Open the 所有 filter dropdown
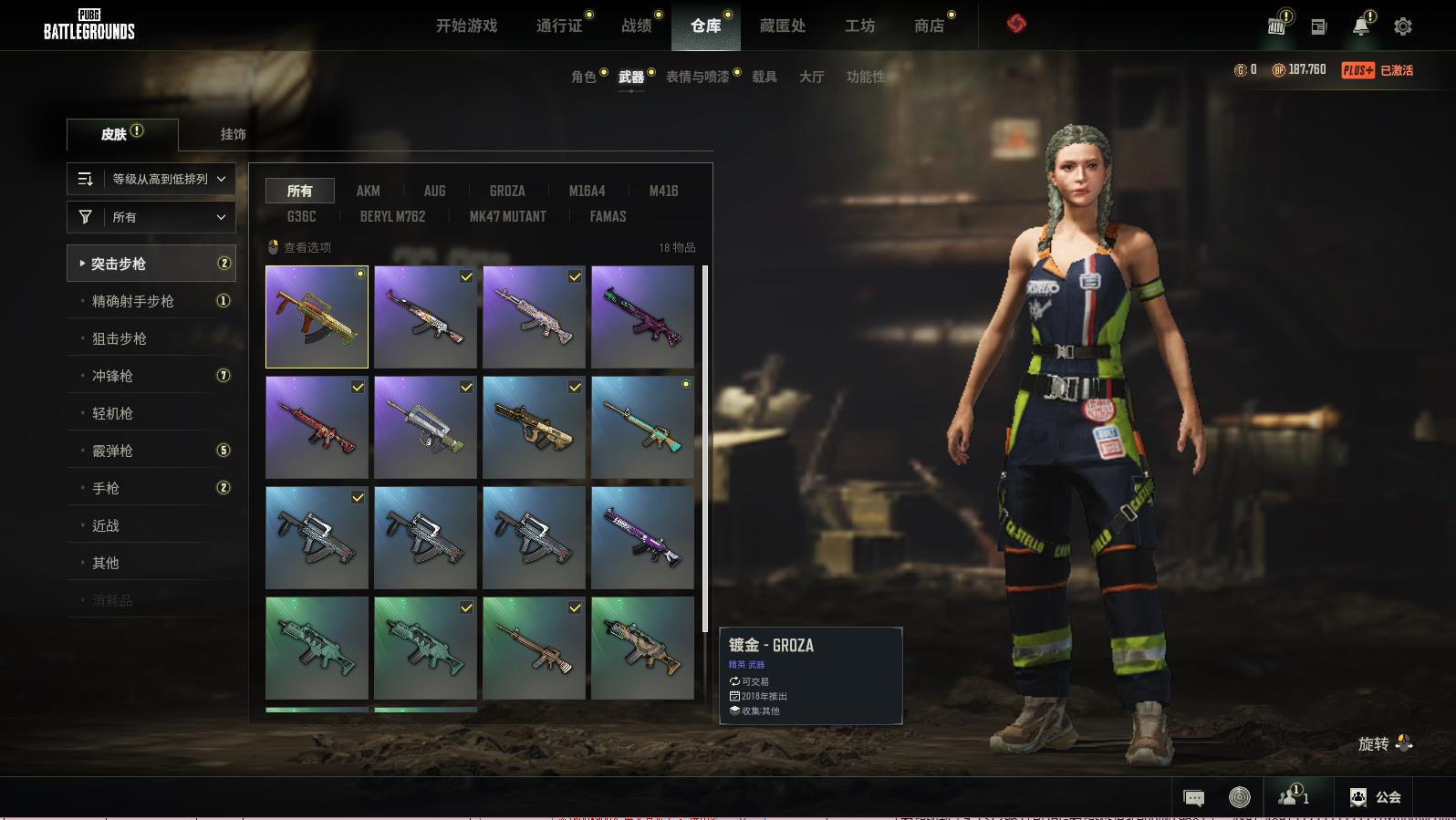 (151, 217)
